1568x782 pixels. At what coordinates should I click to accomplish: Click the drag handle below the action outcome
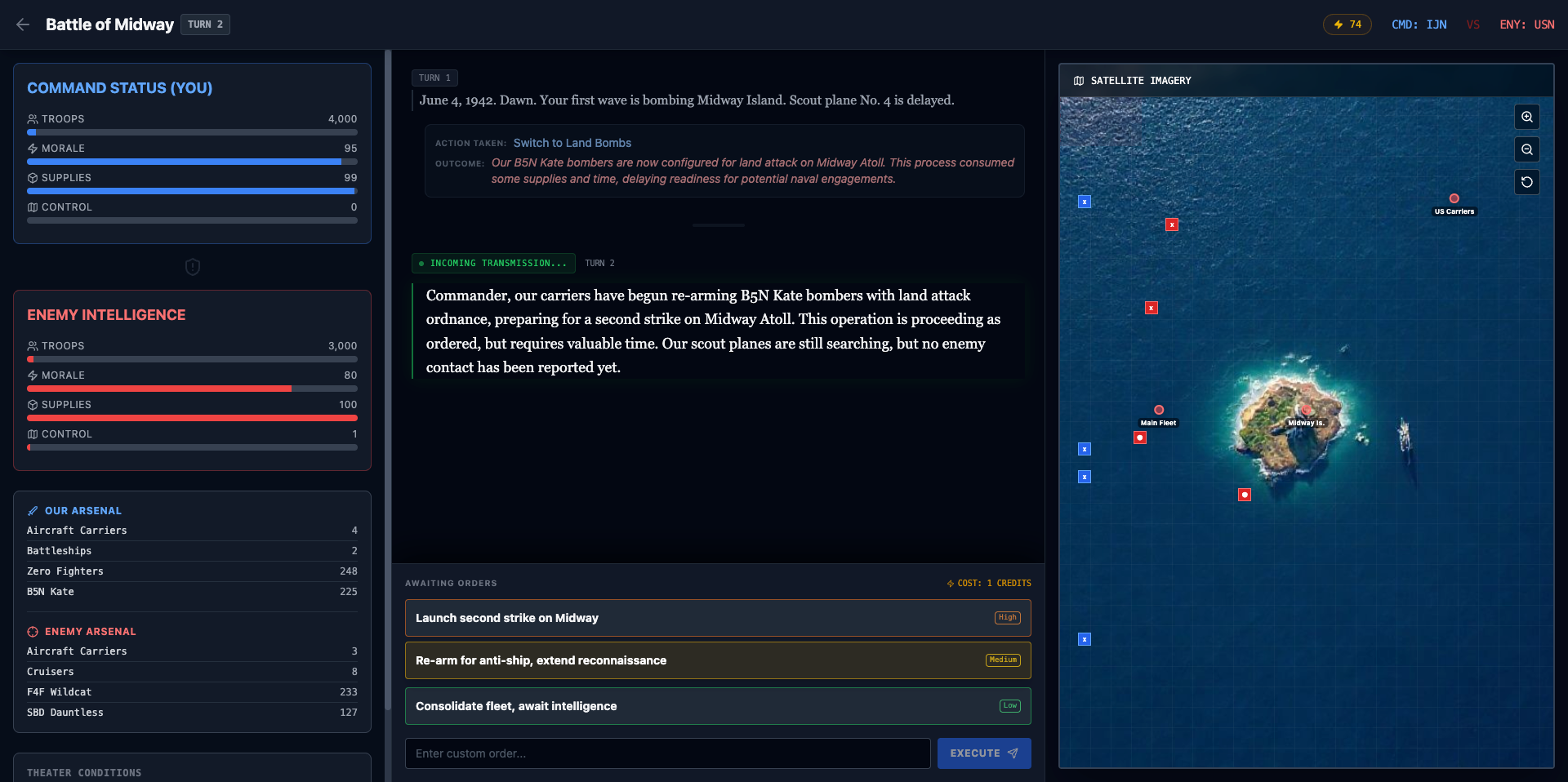718,225
